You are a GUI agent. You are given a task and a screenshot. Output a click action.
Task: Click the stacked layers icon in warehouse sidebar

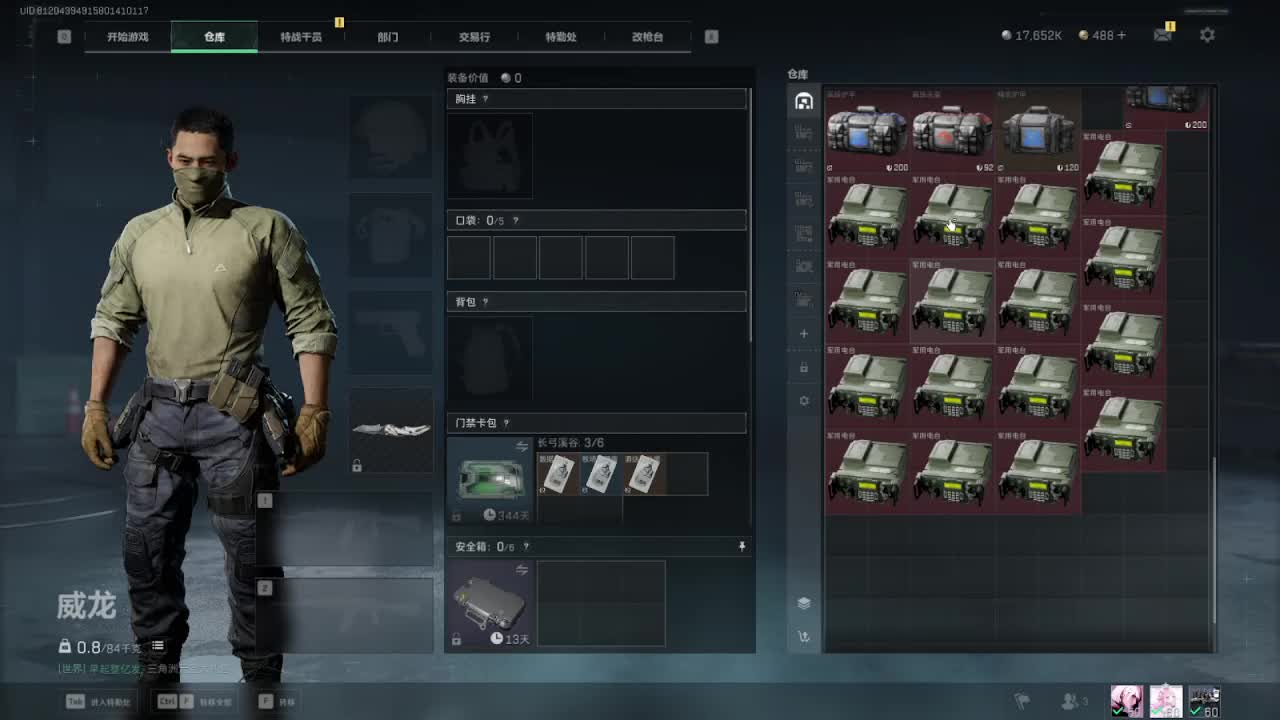click(x=804, y=603)
